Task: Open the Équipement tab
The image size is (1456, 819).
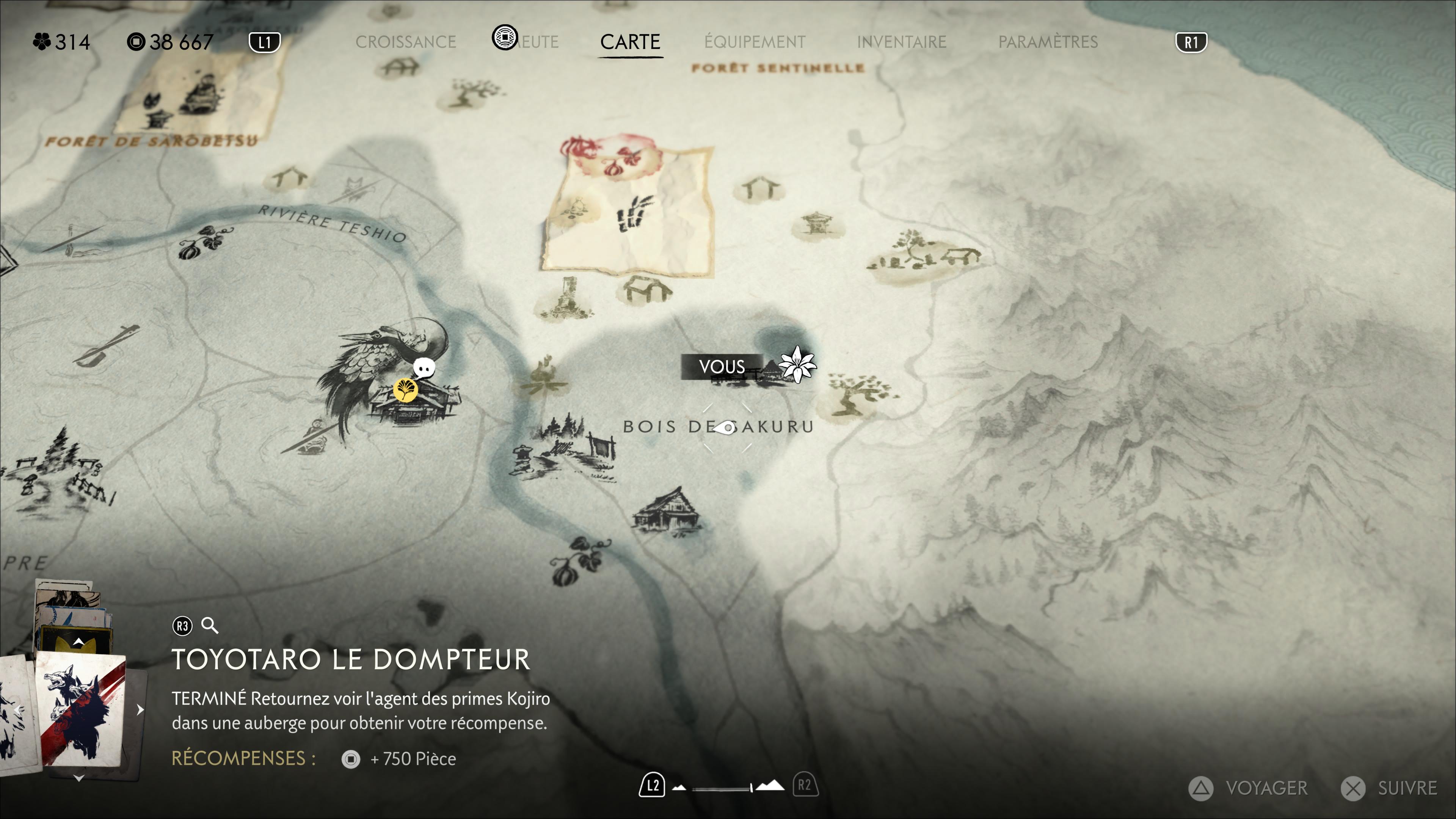Action: click(755, 42)
